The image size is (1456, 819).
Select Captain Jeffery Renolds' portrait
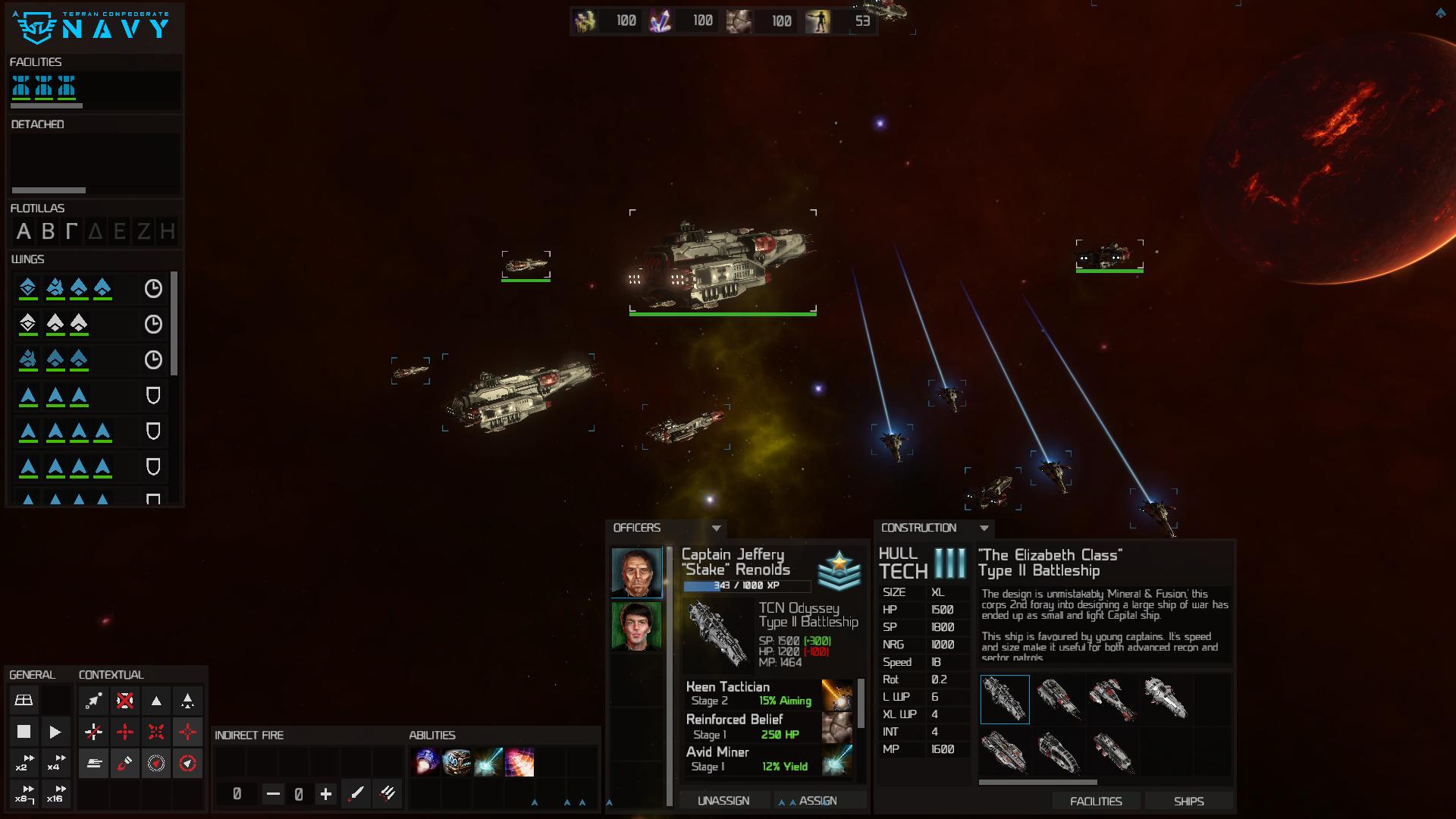coord(636,572)
